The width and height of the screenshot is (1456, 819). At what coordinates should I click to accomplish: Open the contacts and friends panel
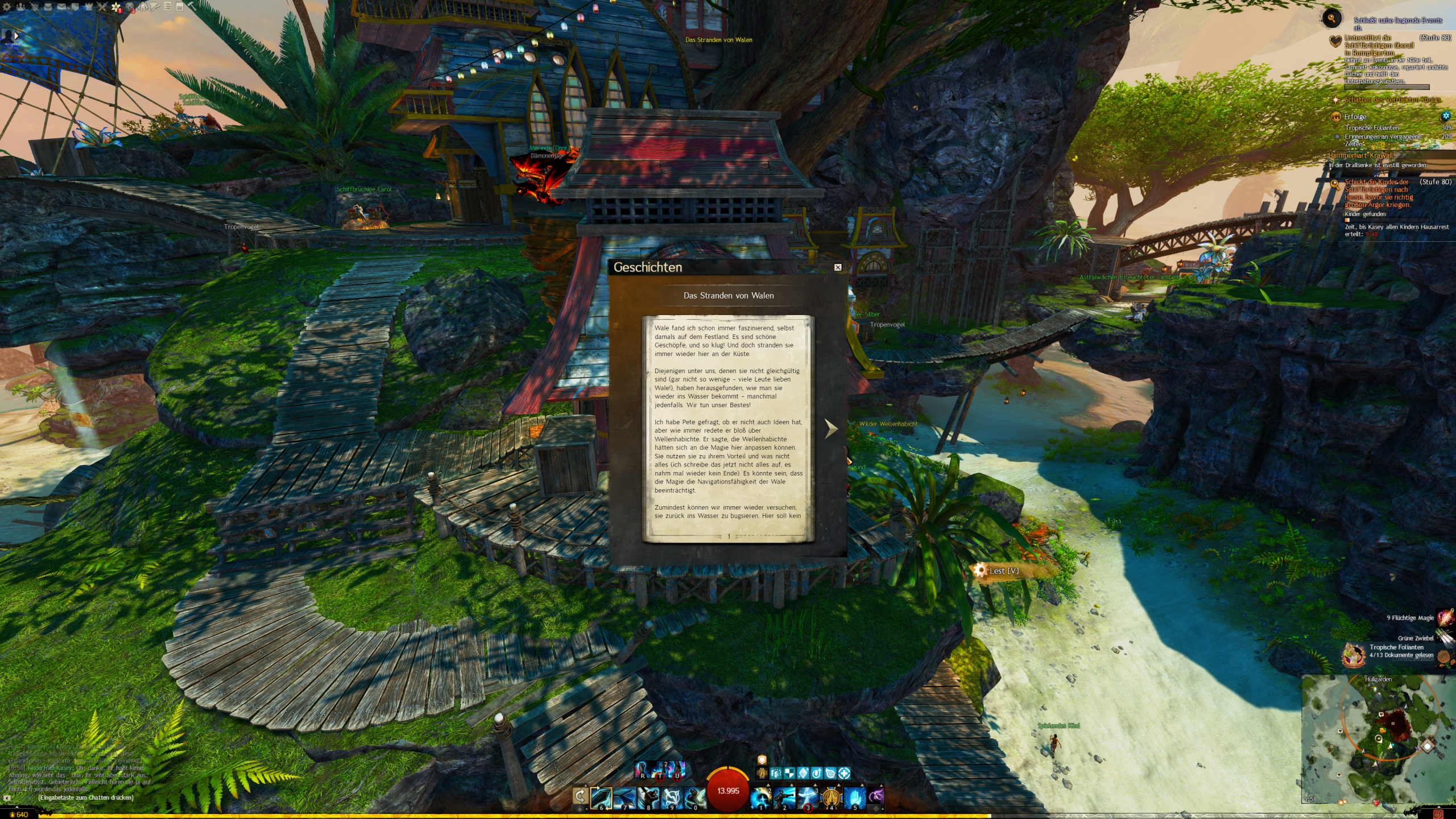click(x=20, y=7)
